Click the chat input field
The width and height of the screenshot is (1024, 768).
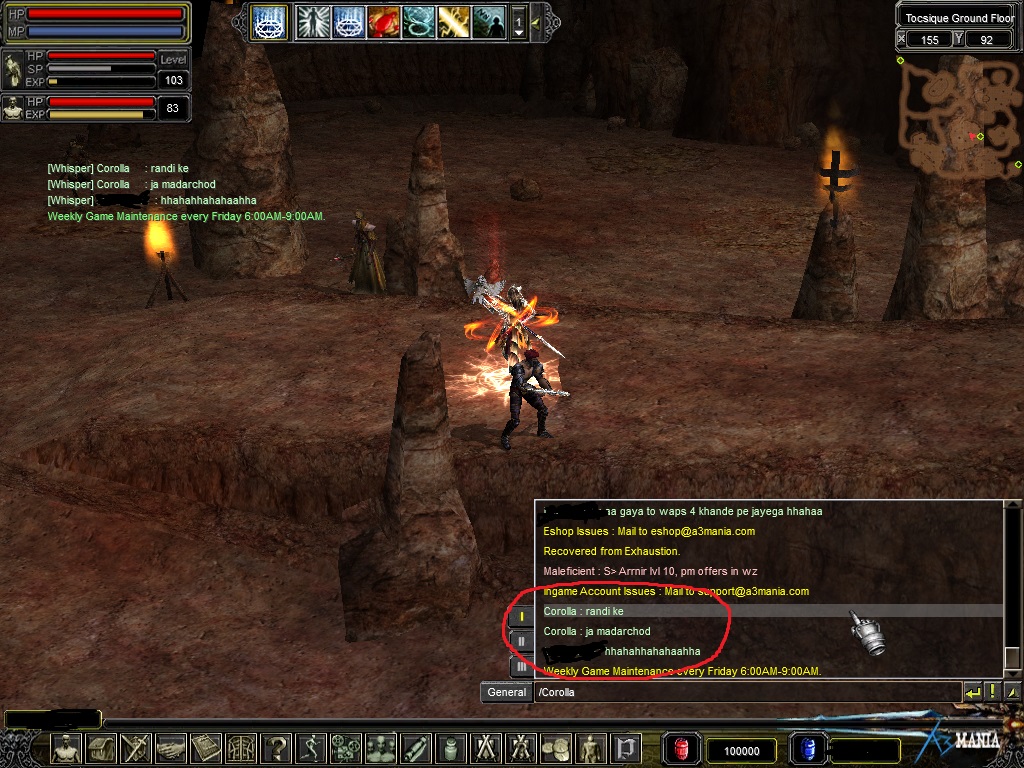pos(745,692)
